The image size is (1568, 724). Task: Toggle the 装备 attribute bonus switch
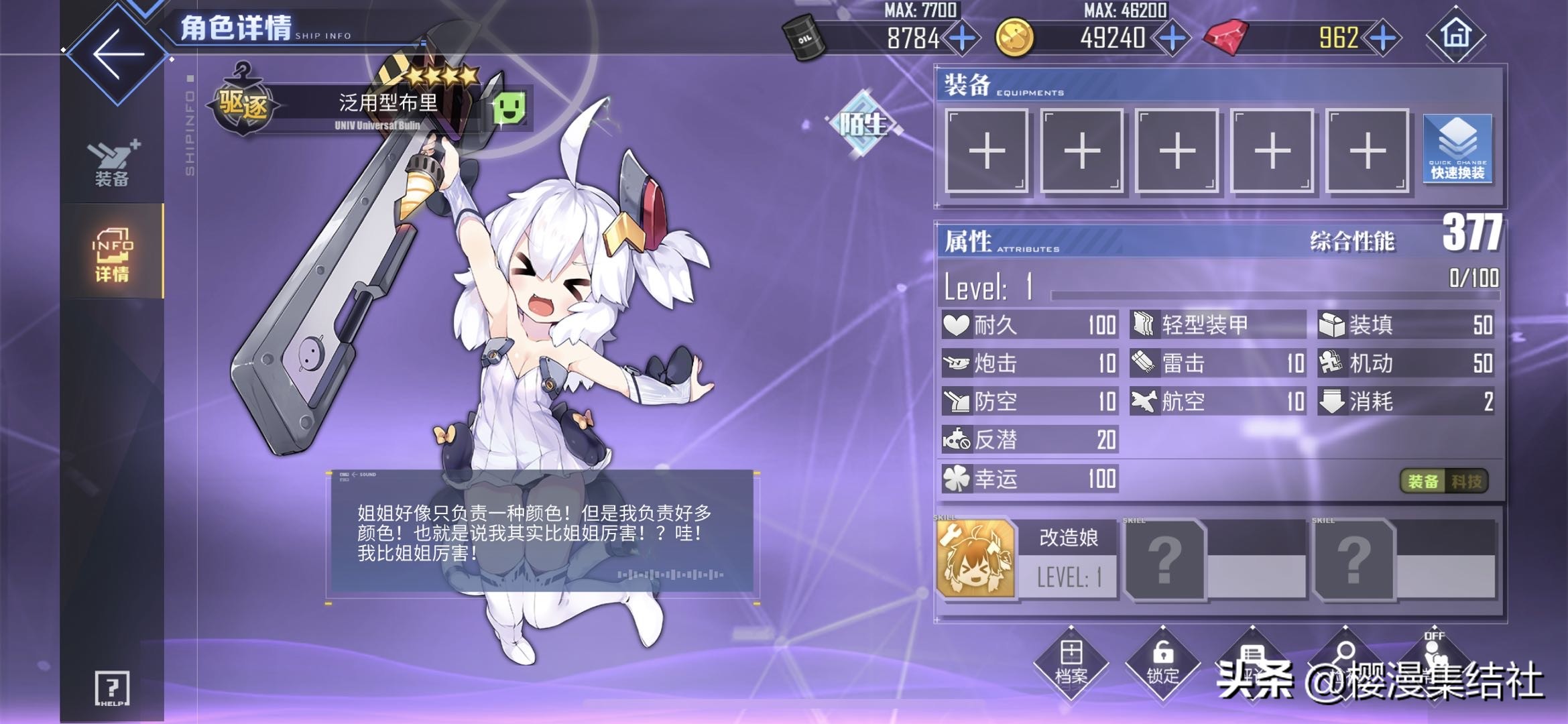point(1423,481)
